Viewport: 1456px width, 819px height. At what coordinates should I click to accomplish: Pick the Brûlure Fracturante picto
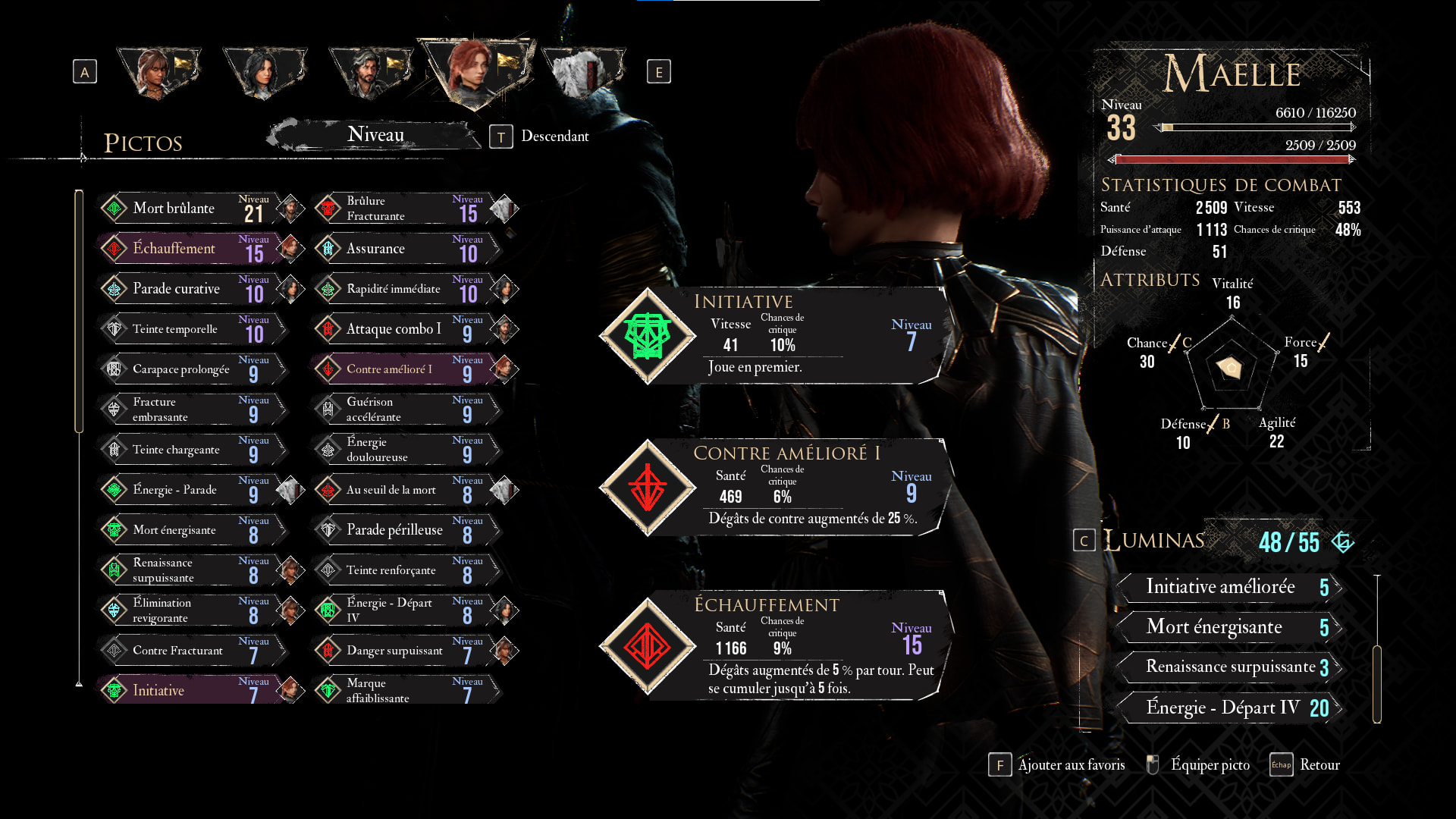pyautogui.click(x=403, y=208)
